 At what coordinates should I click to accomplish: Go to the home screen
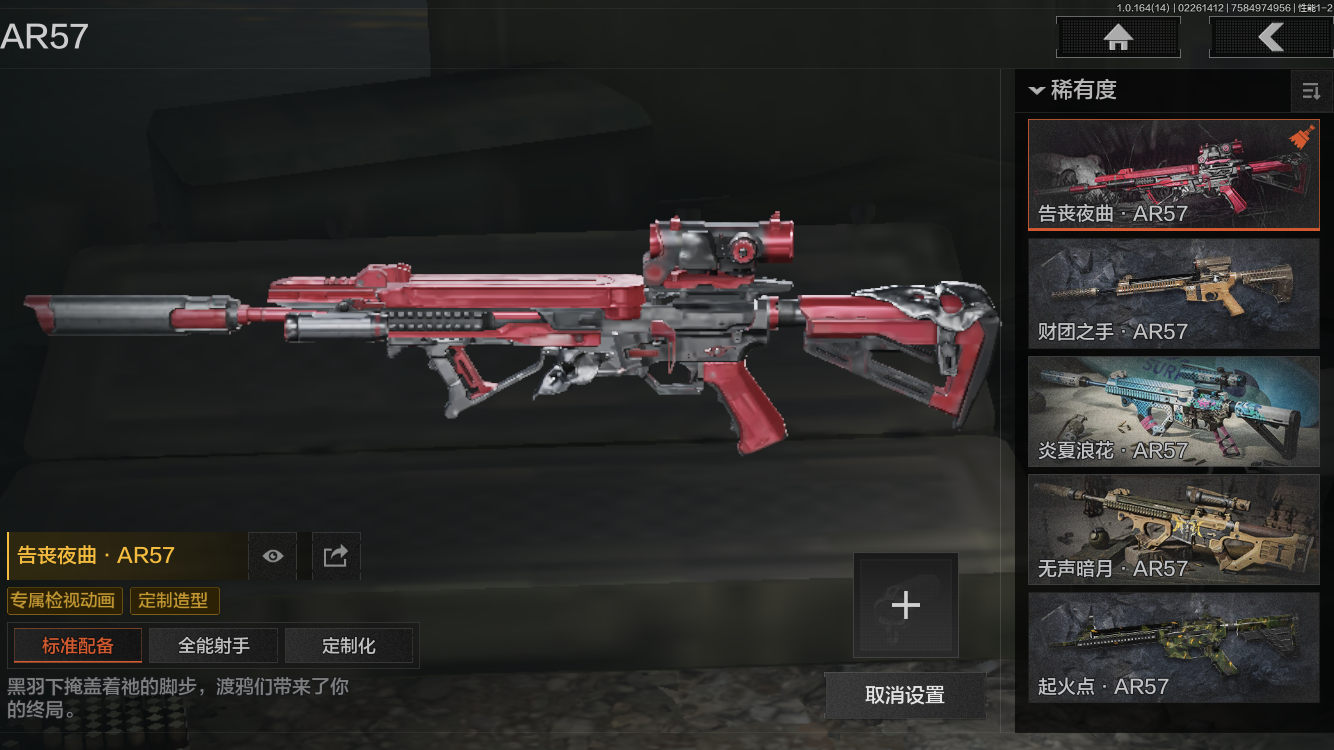[1118, 38]
